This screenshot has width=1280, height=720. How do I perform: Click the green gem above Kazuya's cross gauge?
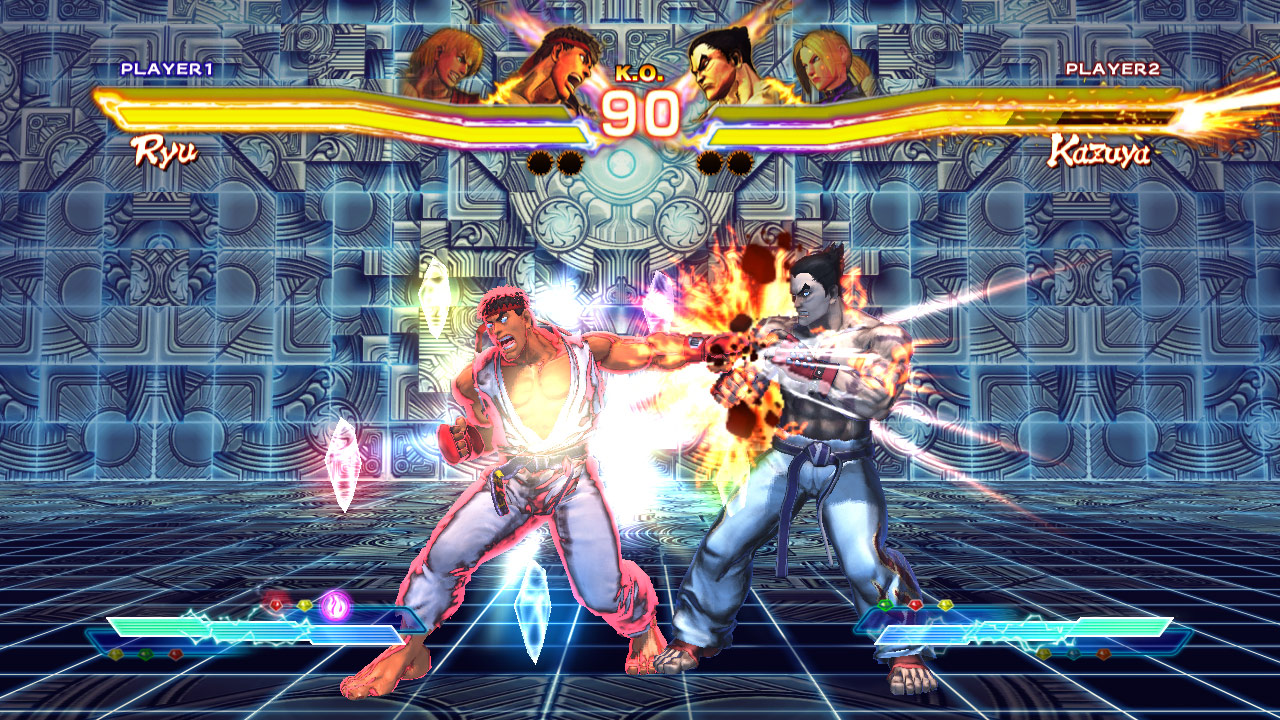tap(884, 605)
